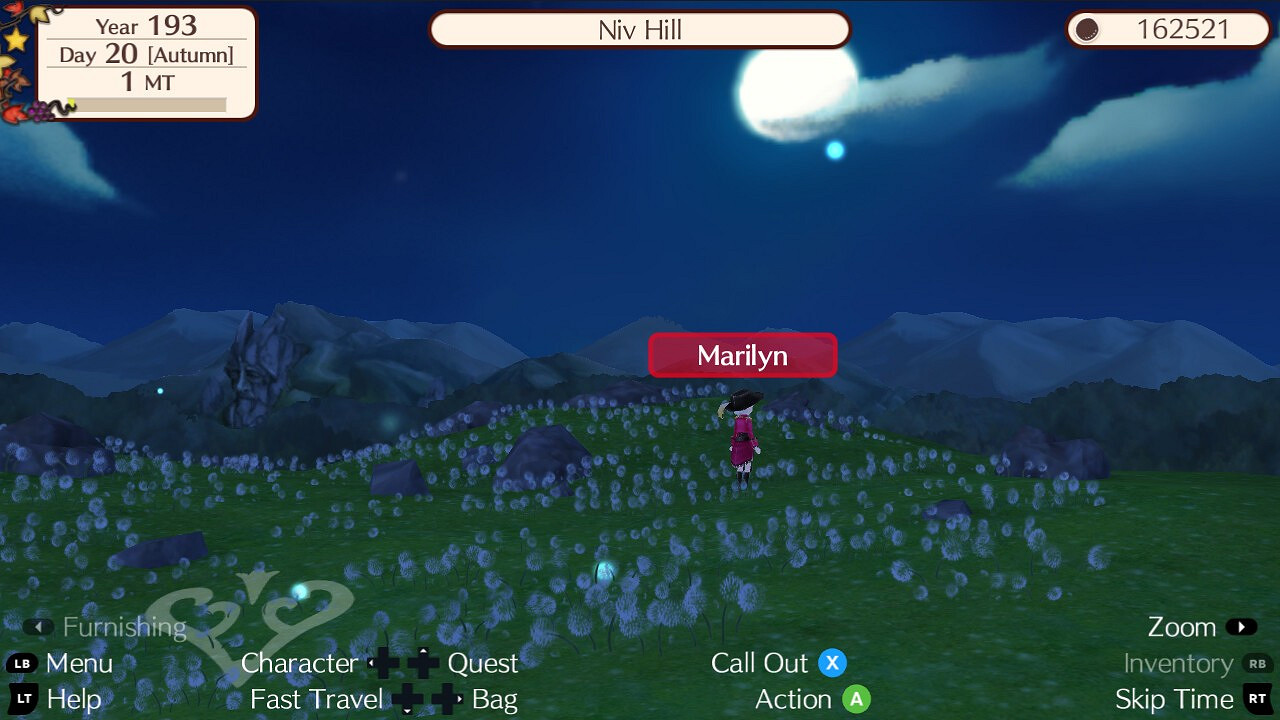Expand the Zoom option with right arrow
1280x720 pixels.
(x=1241, y=627)
